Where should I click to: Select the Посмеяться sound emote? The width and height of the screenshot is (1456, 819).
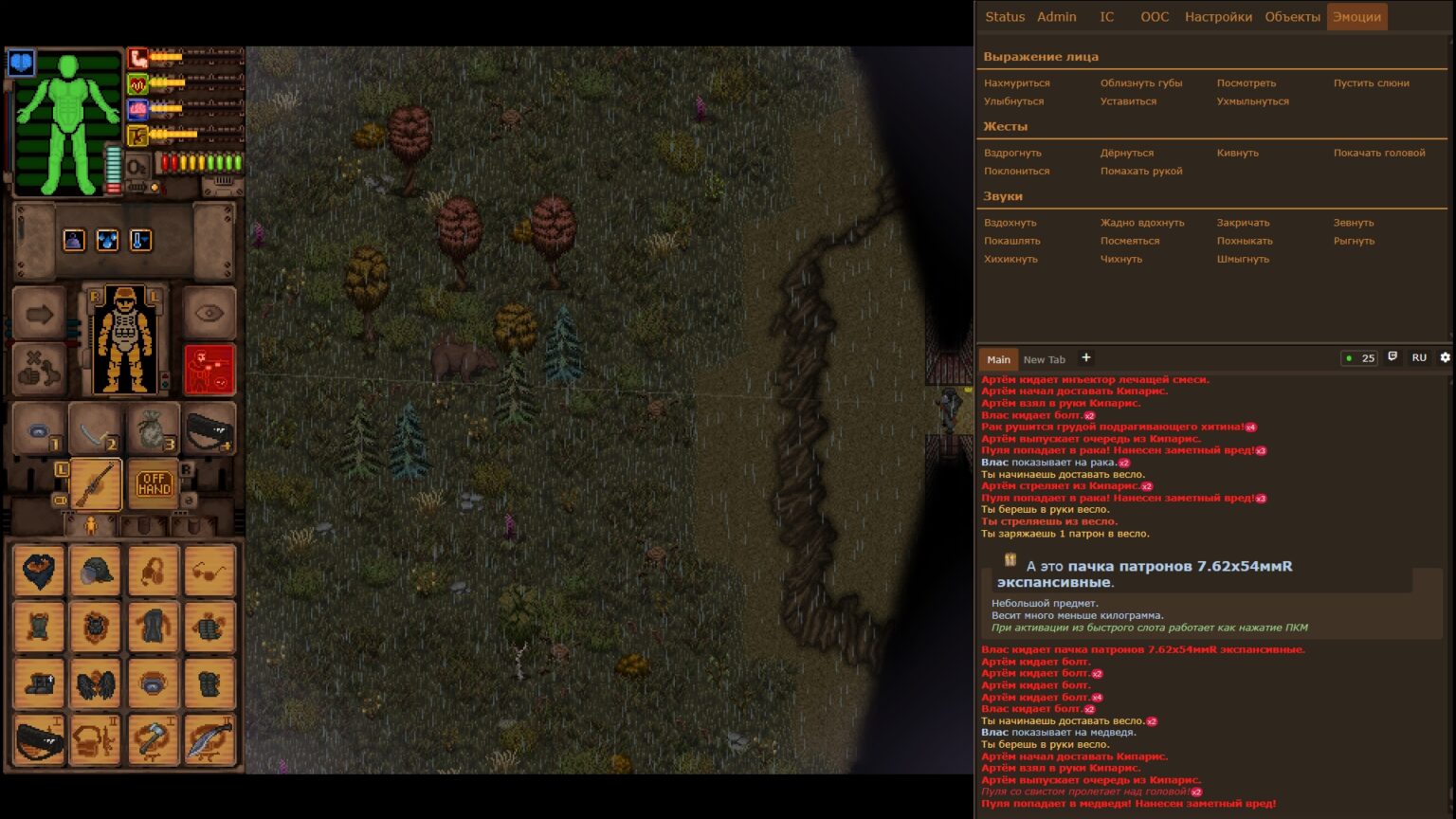click(1130, 241)
